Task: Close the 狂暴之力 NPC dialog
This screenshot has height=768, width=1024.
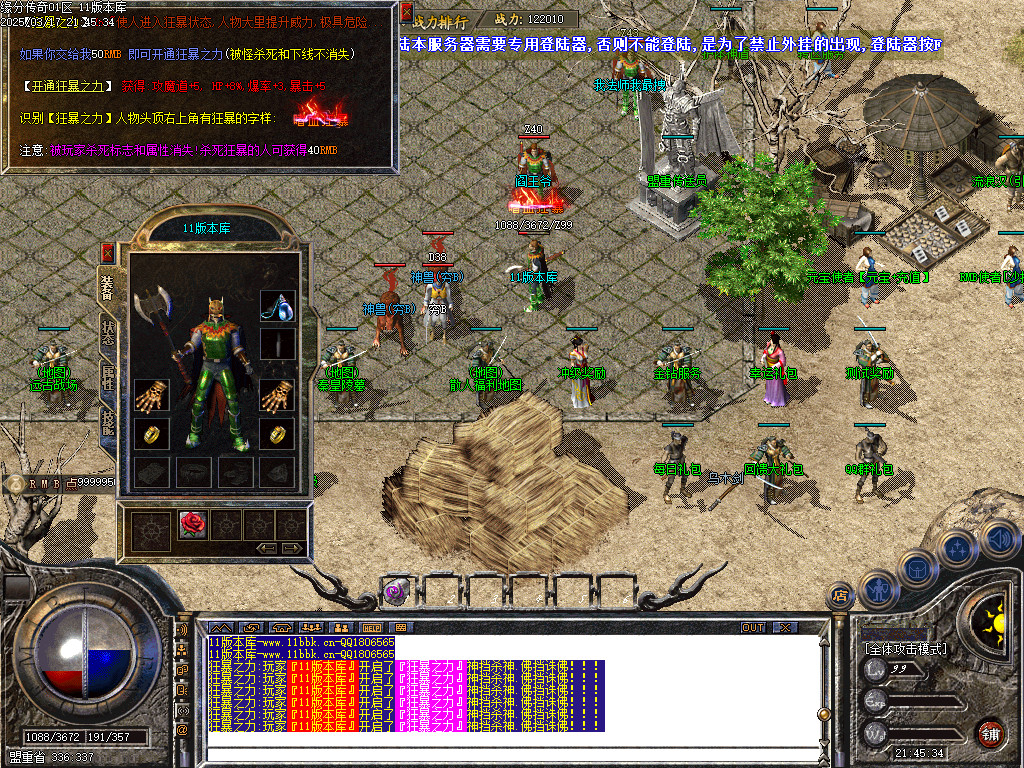Action: tap(406, 12)
